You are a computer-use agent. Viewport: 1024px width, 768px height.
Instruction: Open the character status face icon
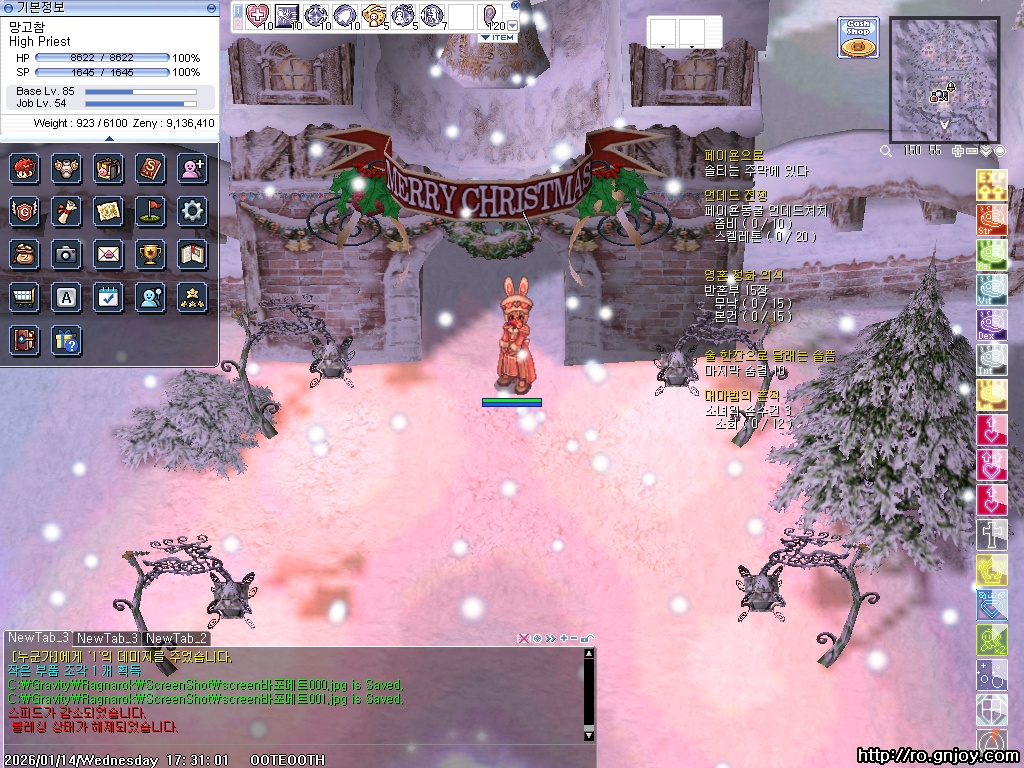[x=25, y=167]
